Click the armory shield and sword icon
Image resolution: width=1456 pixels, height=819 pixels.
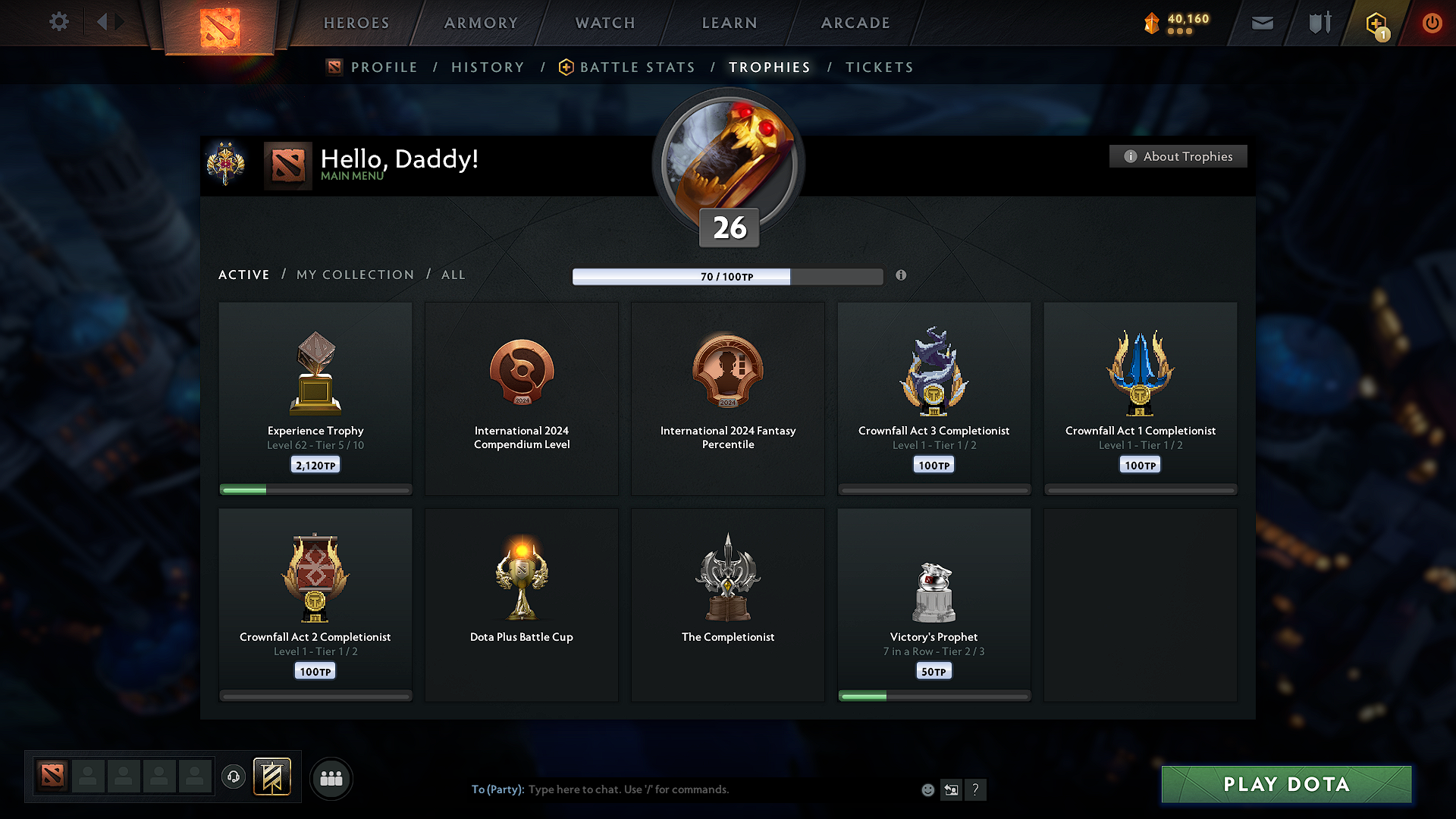tap(1318, 23)
